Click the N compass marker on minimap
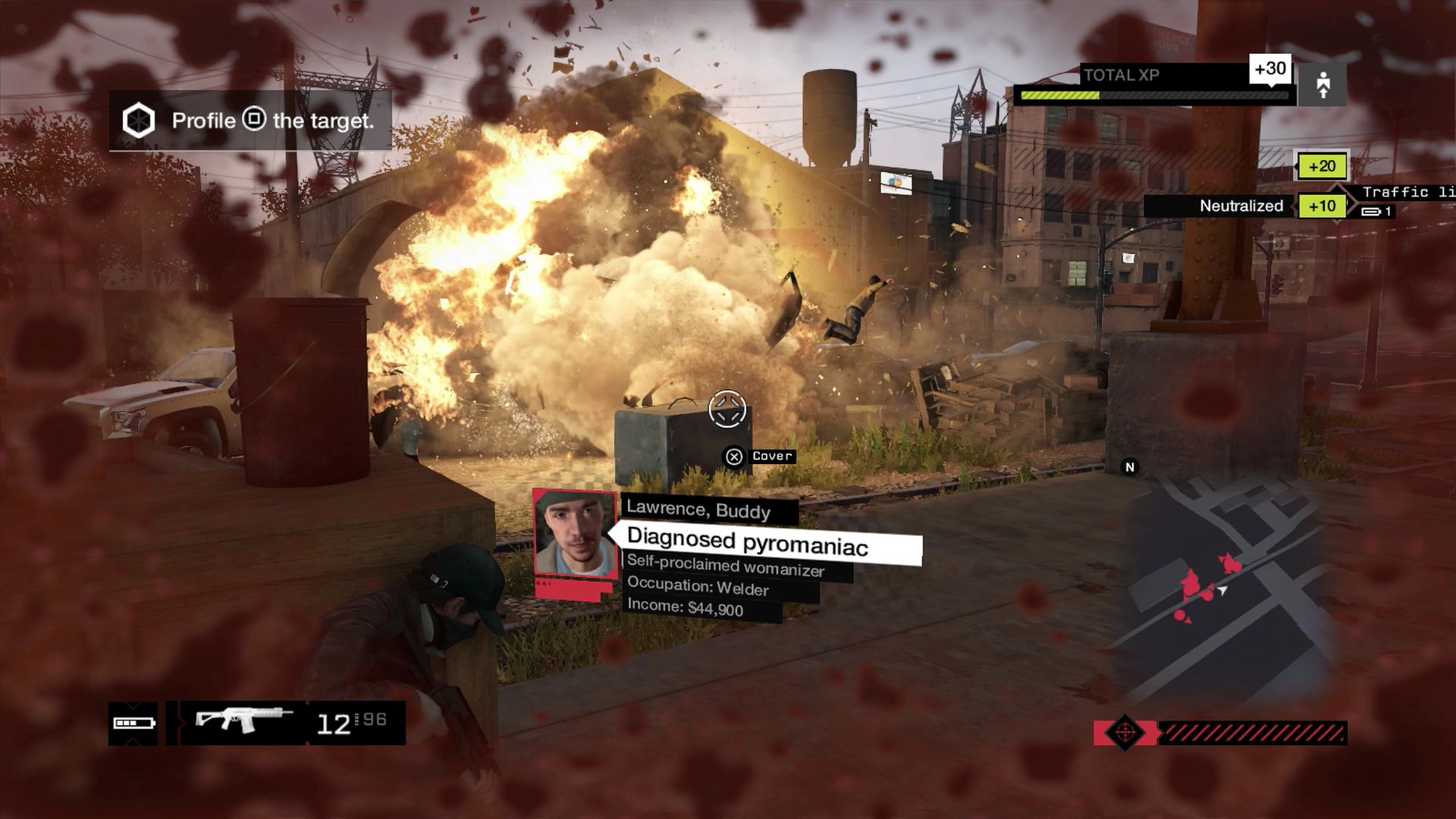 pyautogui.click(x=1130, y=467)
